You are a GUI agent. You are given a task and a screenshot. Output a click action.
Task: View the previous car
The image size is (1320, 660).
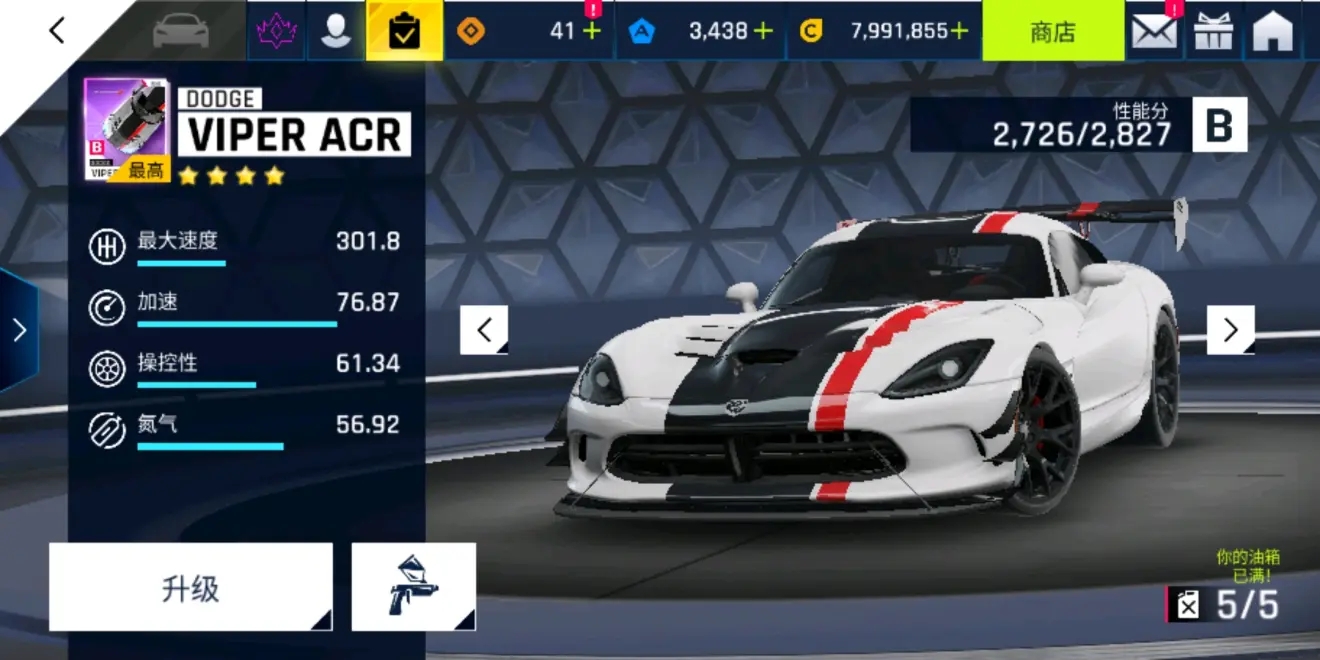tap(484, 330)
